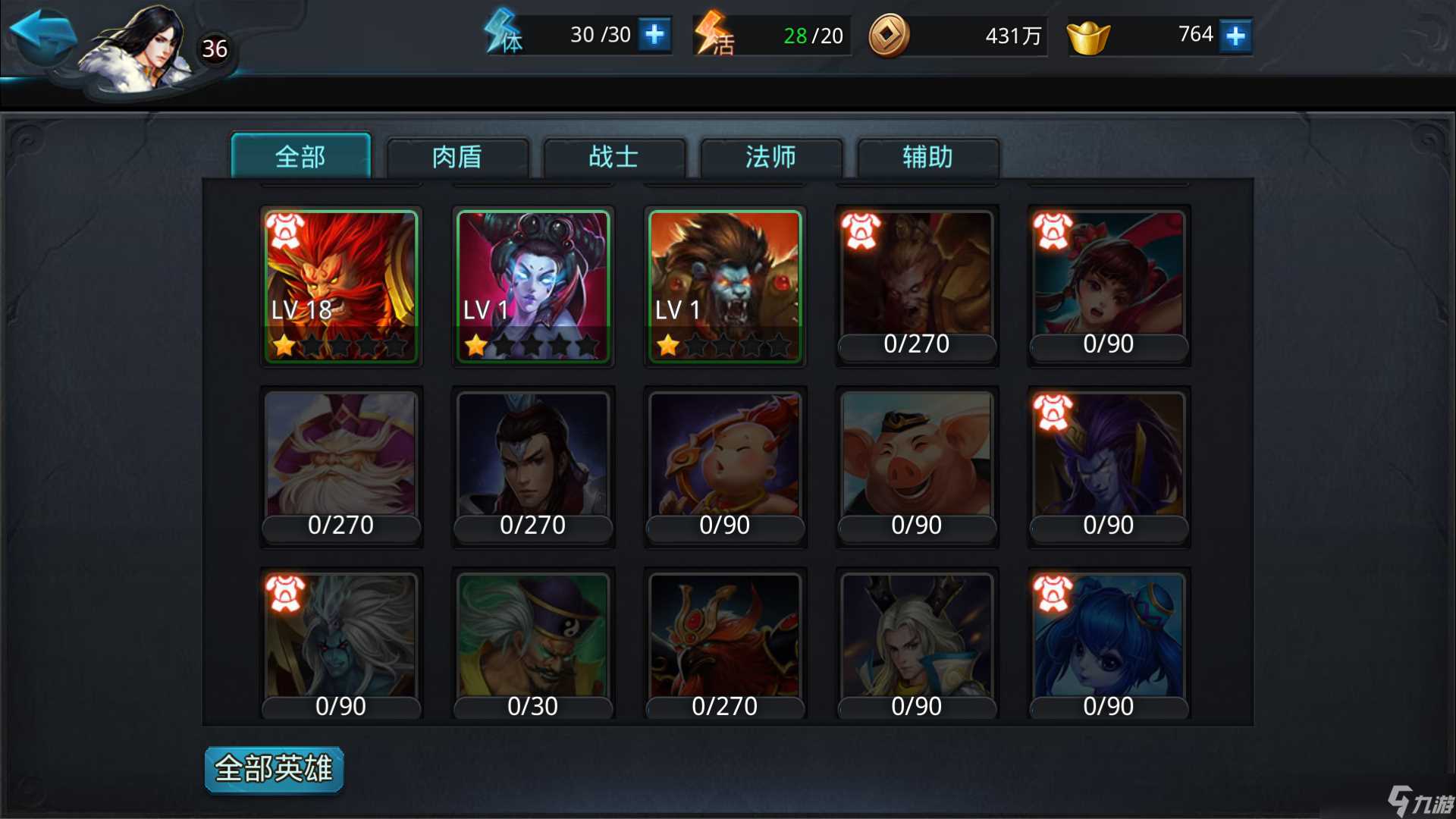Select the LV 1 lion hero portrait
The width and height of the screenshot is (1456, 819).
click(723, 281)
